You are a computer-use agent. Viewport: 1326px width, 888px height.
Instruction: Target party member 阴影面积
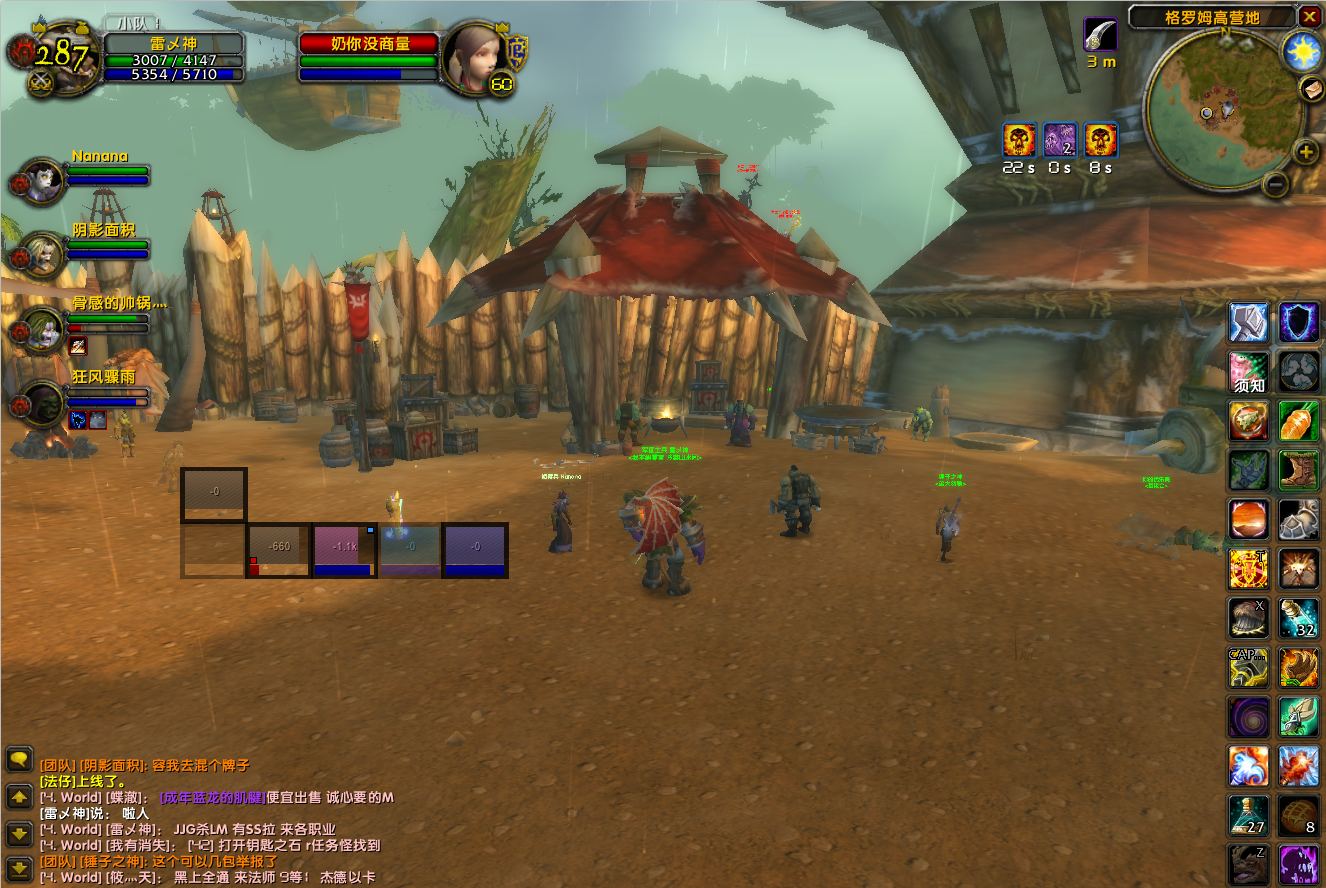point(43,254)
